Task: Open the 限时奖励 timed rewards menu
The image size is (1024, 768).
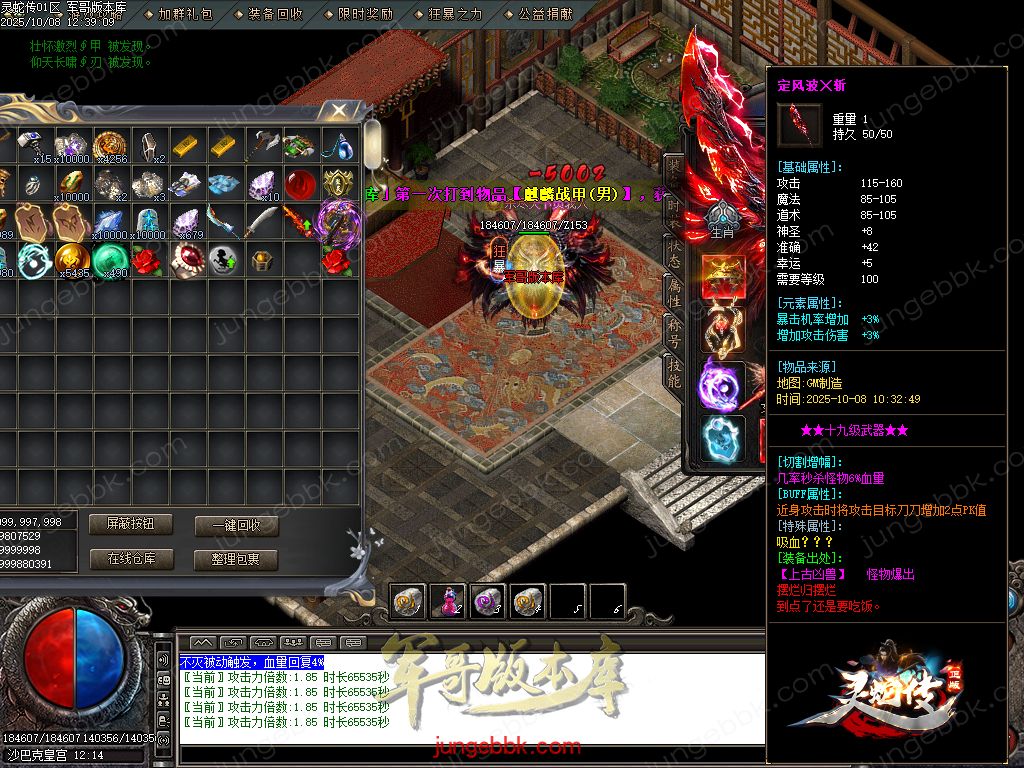Action: [365, 14]
